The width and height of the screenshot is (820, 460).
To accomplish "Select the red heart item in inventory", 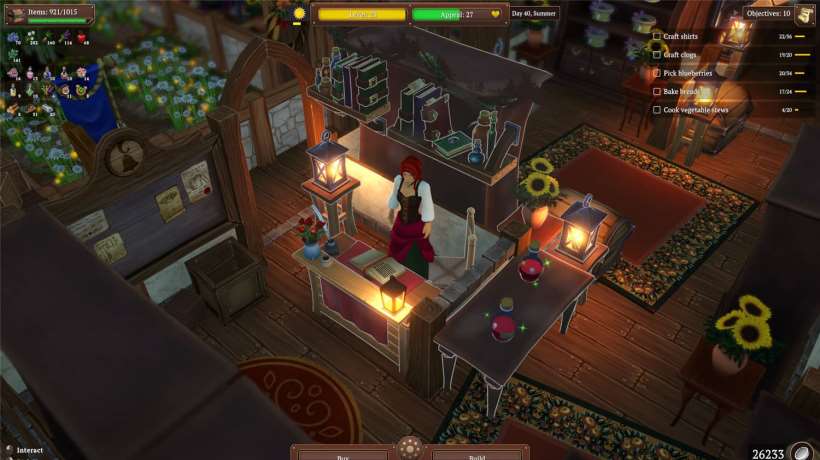I will click(82, 36).
